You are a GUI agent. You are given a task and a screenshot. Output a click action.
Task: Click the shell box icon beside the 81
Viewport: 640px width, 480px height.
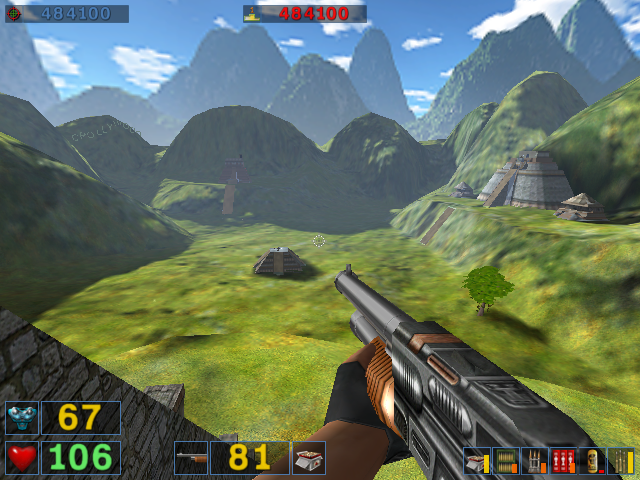tap(308, 458)
